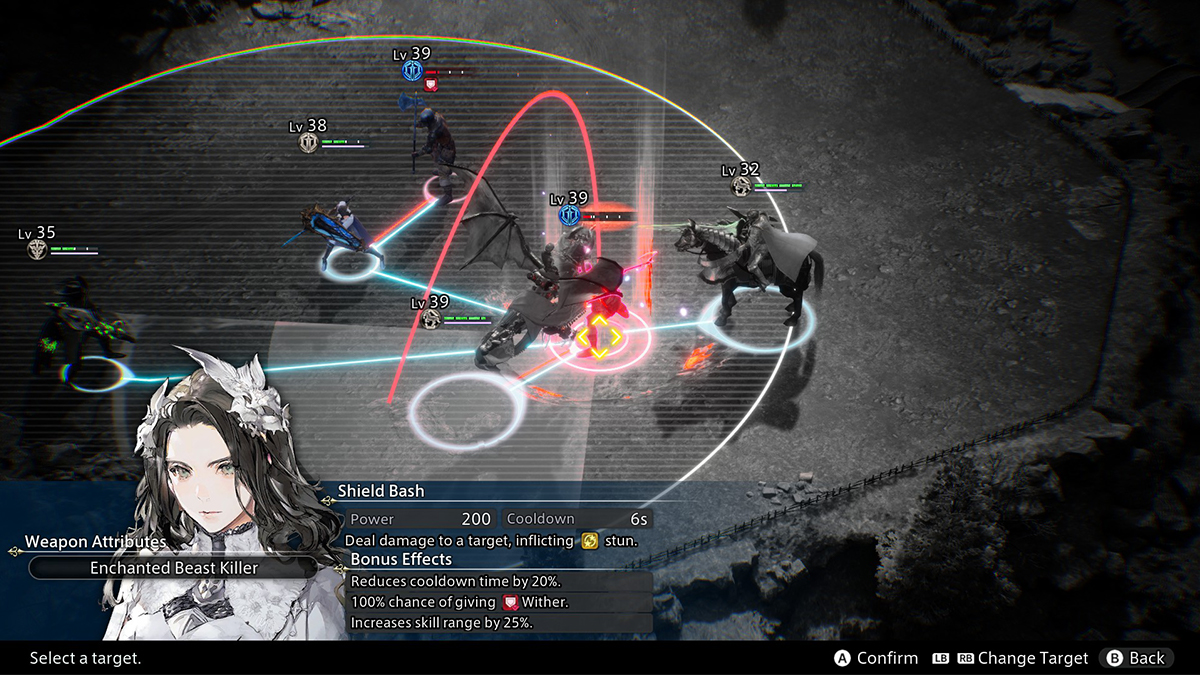The width and height of the screenshot is (1200, 675).
Task: Click the Enchanted Beast Killer weapon attribute
Action: [174, 568]
